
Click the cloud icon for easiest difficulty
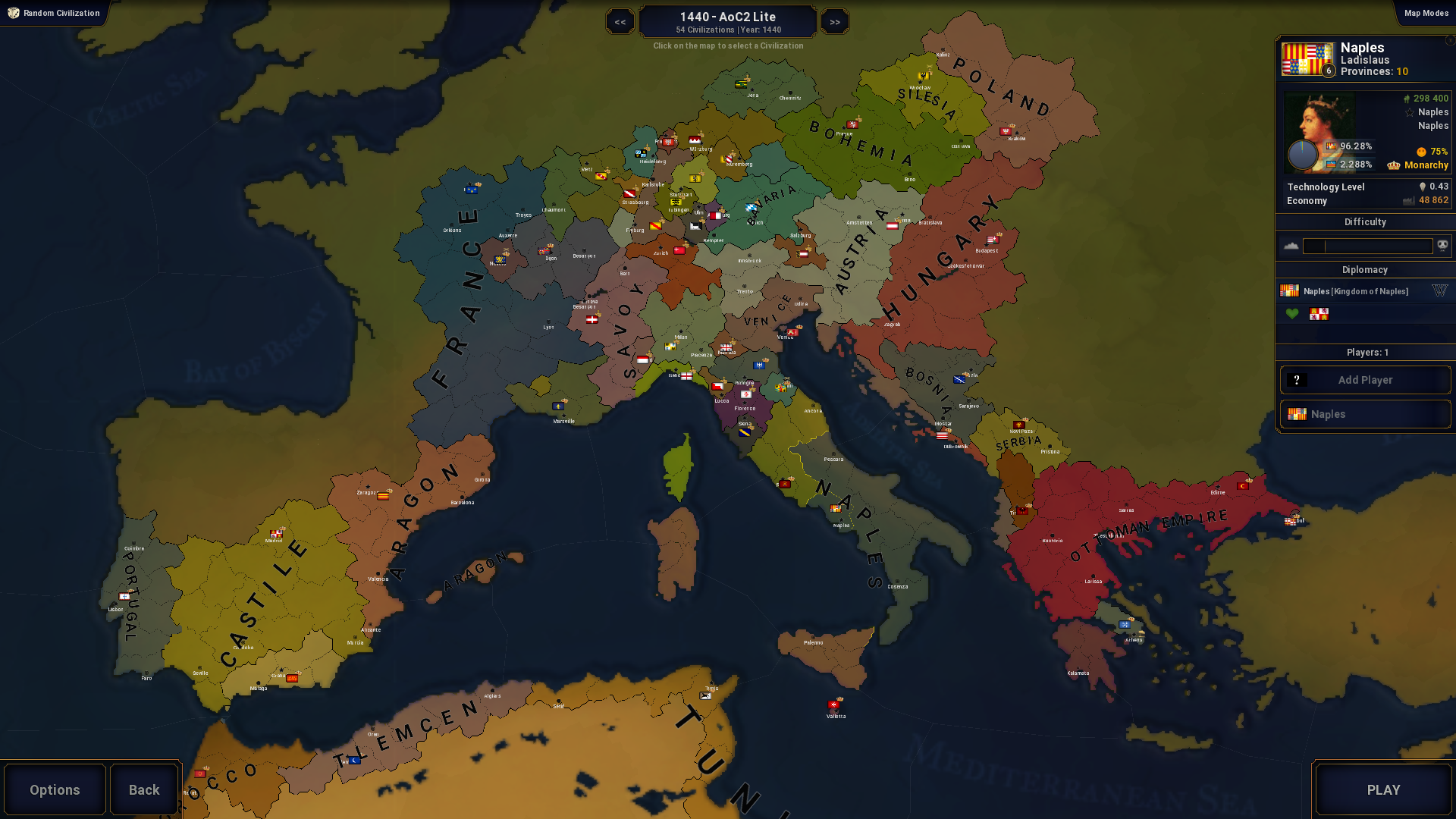tap(1290, 246)
